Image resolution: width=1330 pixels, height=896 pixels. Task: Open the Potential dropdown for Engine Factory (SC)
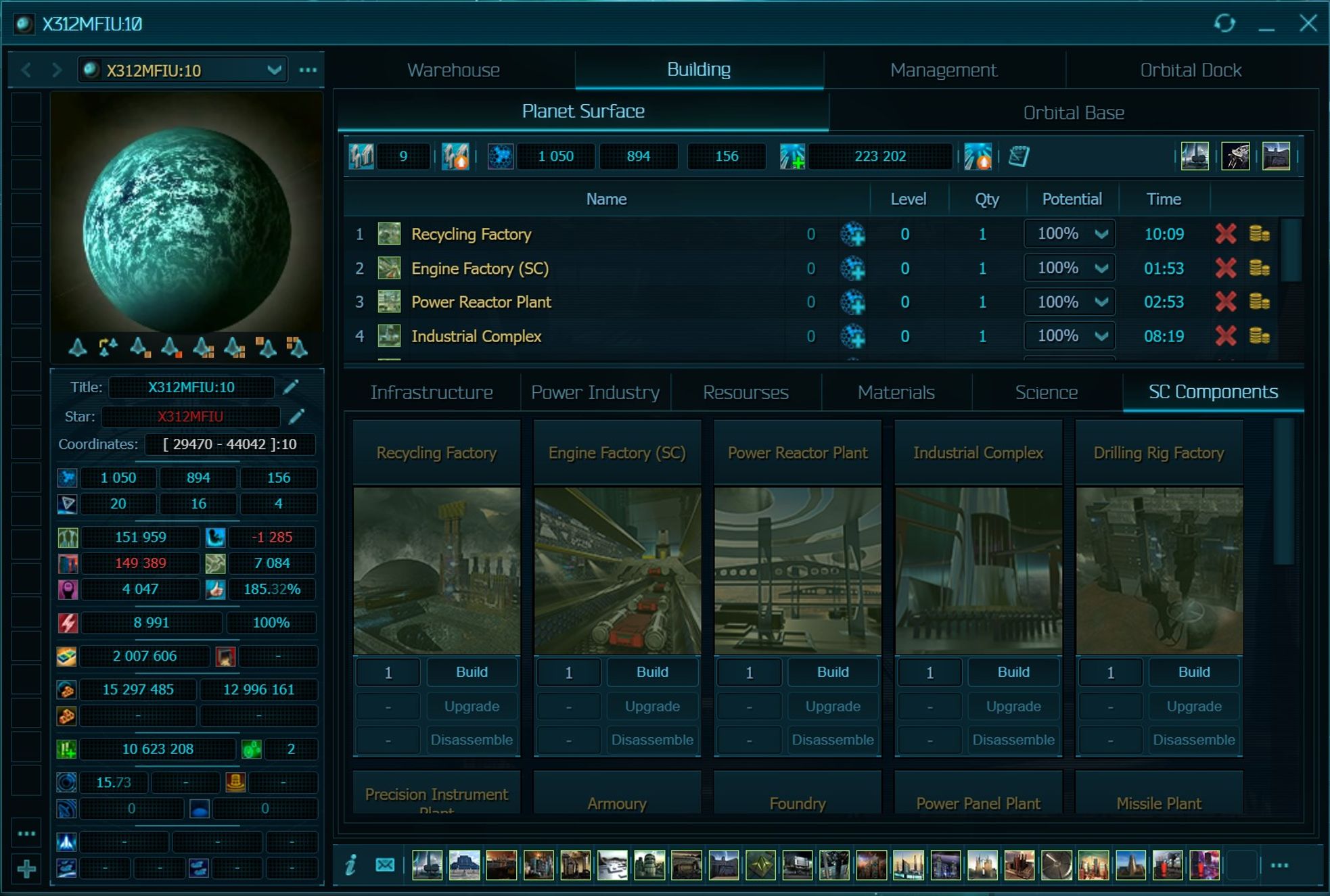[x=1101, y=268]
